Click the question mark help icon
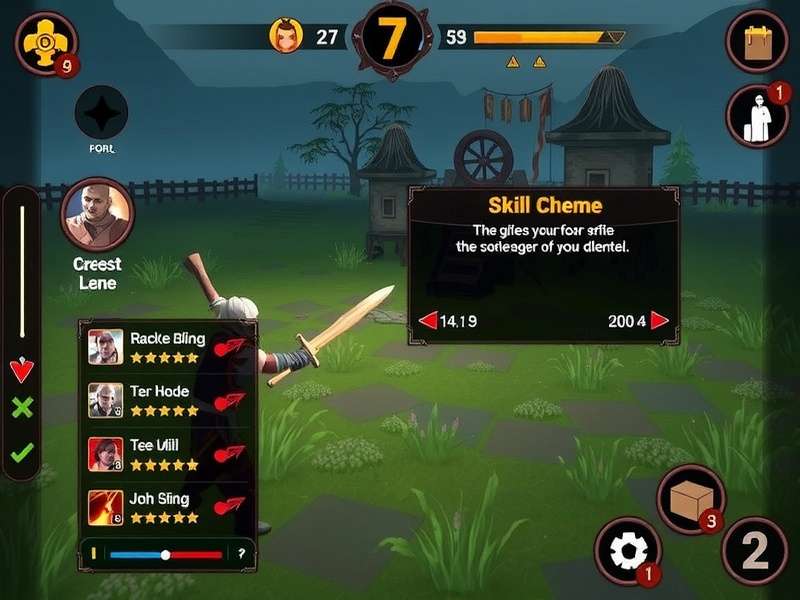Screen dimensions: 800x600 (x=241, y=554)
